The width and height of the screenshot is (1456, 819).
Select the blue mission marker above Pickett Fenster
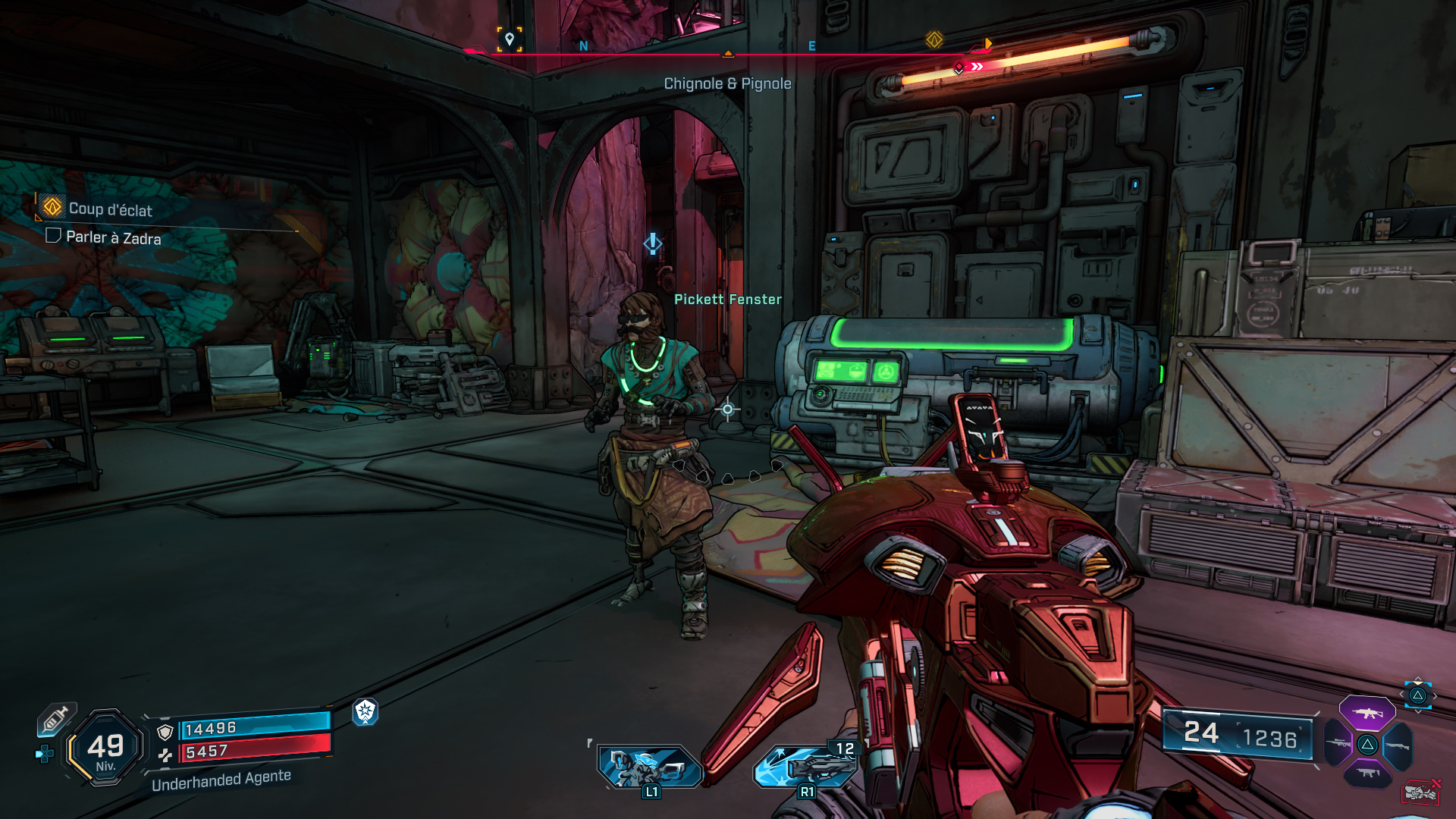652,243
